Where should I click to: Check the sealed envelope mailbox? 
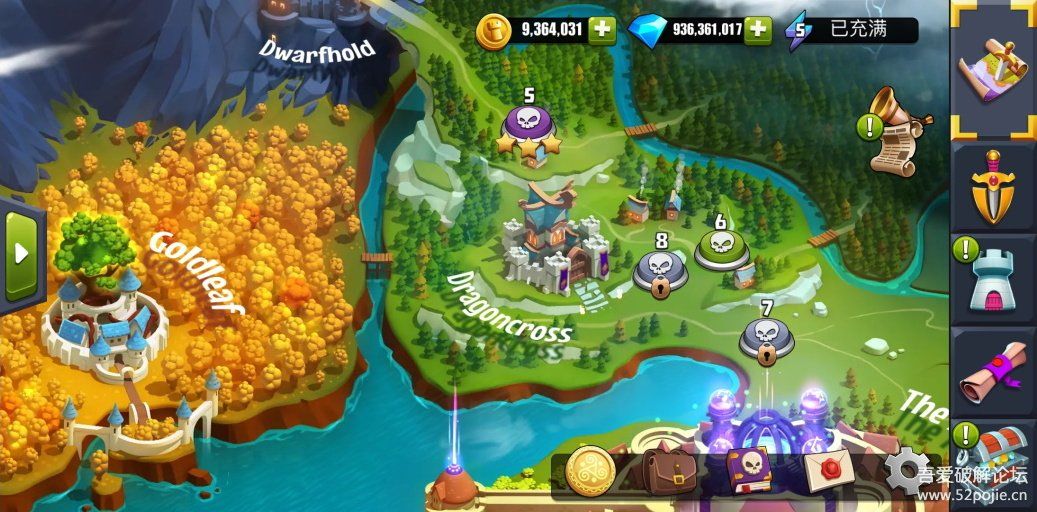827,471
